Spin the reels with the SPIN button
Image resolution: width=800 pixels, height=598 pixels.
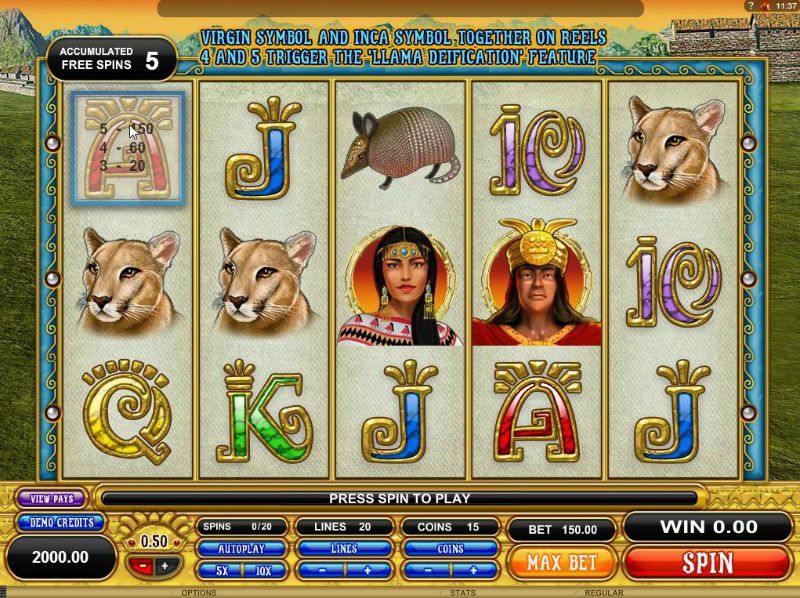(x=707, y=561)
